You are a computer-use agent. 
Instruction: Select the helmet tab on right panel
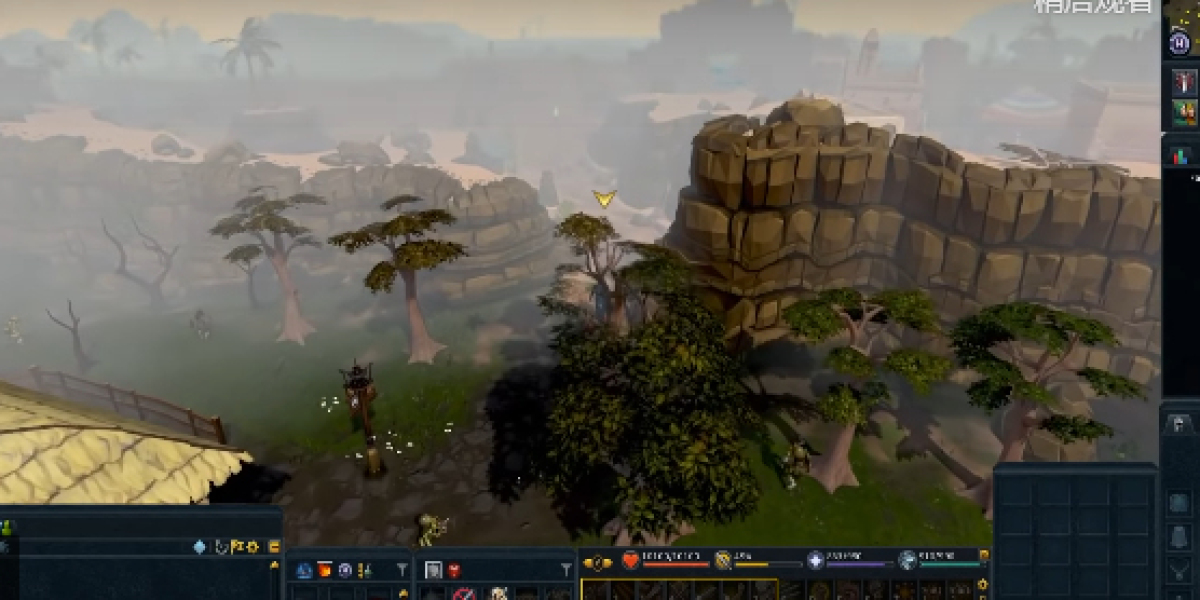click(x=1180, y=424)
